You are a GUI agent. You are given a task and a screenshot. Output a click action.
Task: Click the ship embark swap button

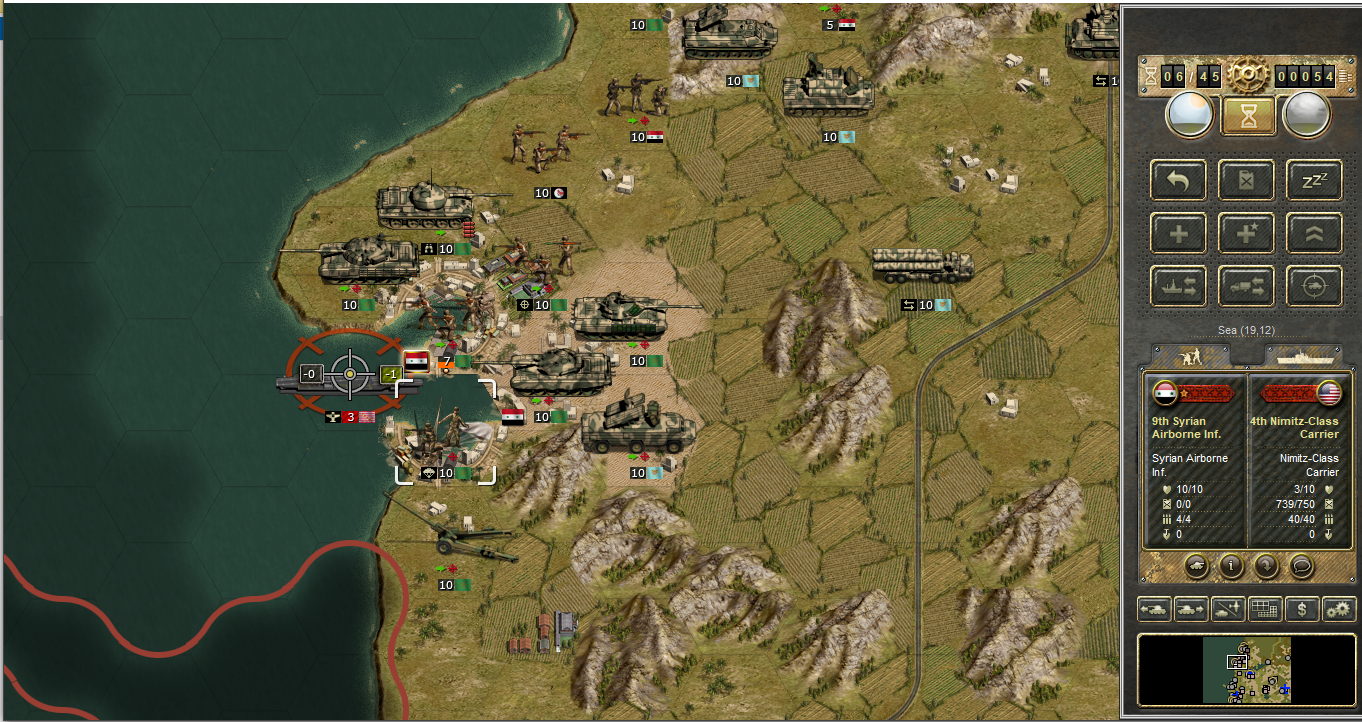pos(1179,286)
